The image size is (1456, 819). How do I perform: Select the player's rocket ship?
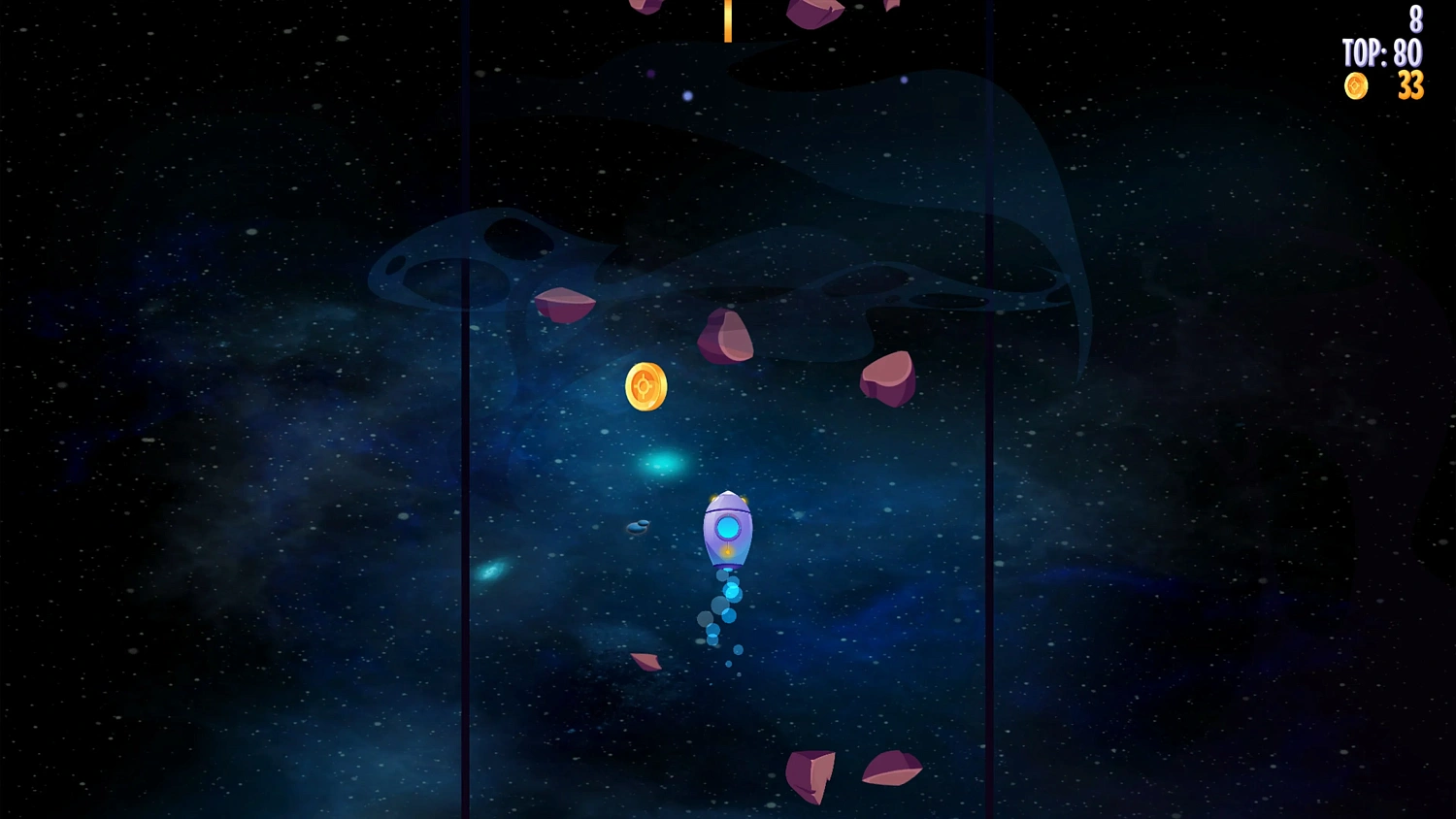[728, 529]
